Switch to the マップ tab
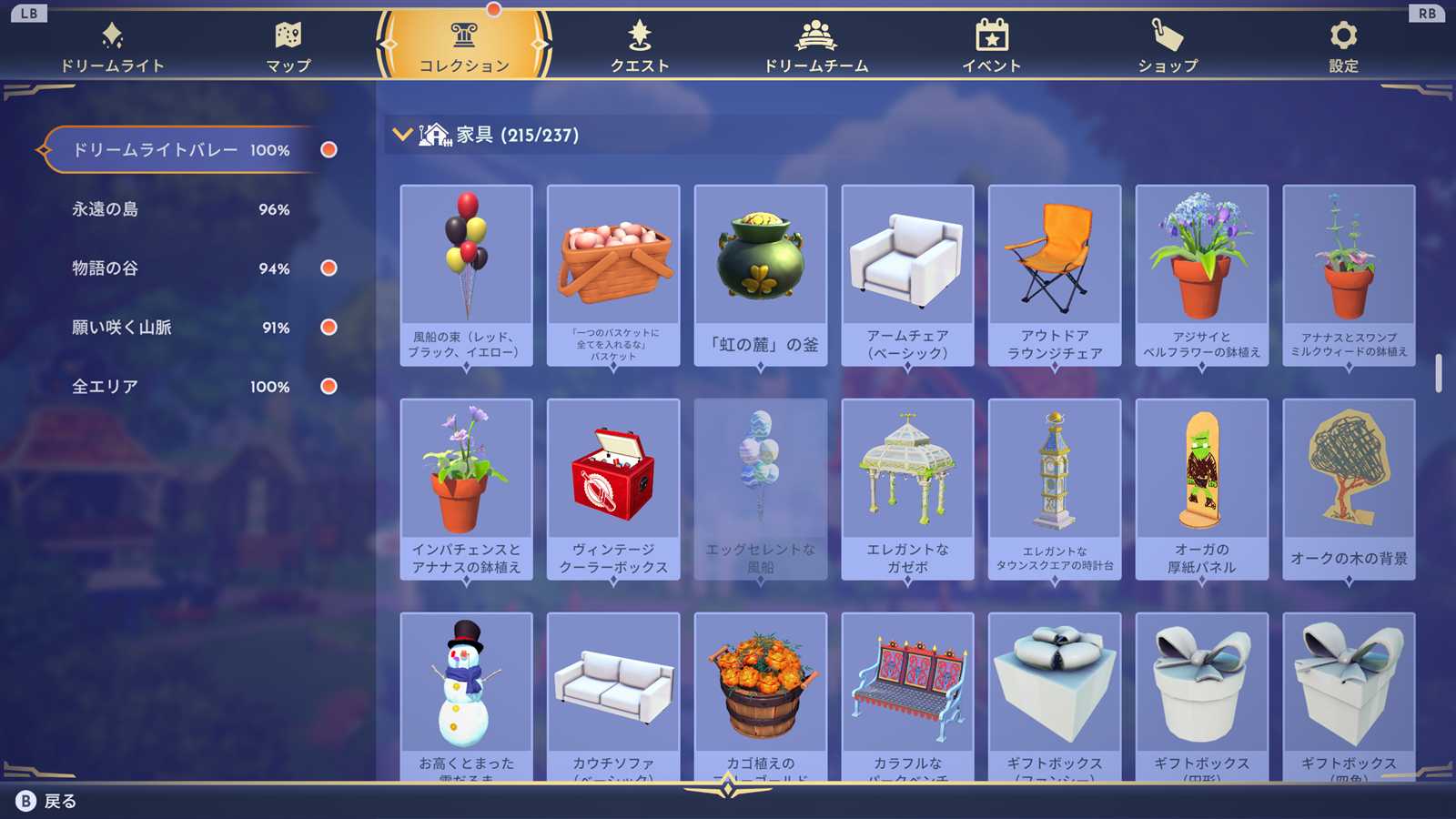The width and height of the screenshot is (1456, 819). click(288, 47)
